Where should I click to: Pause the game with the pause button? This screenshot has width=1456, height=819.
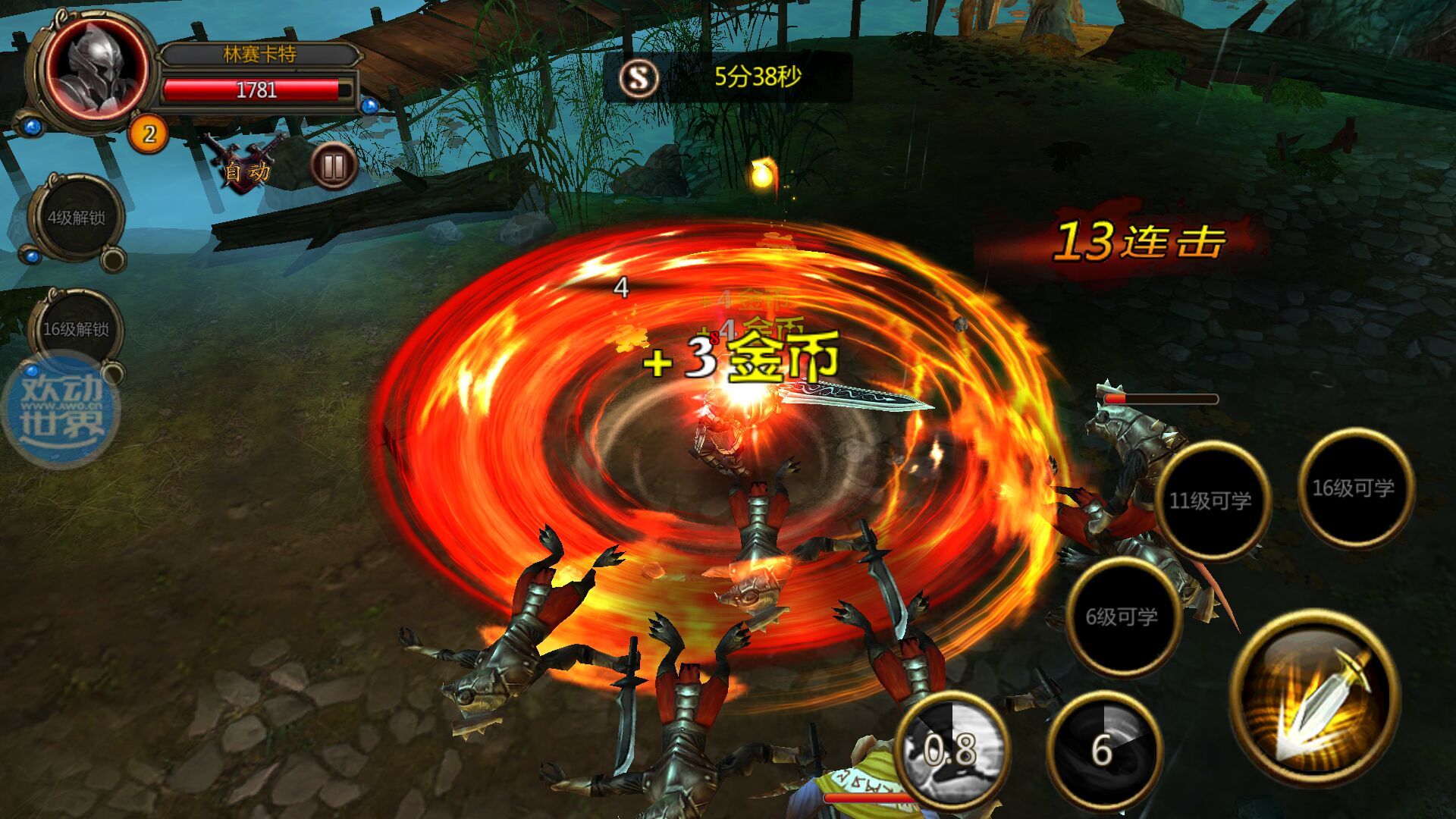click(x=334, y=165)
